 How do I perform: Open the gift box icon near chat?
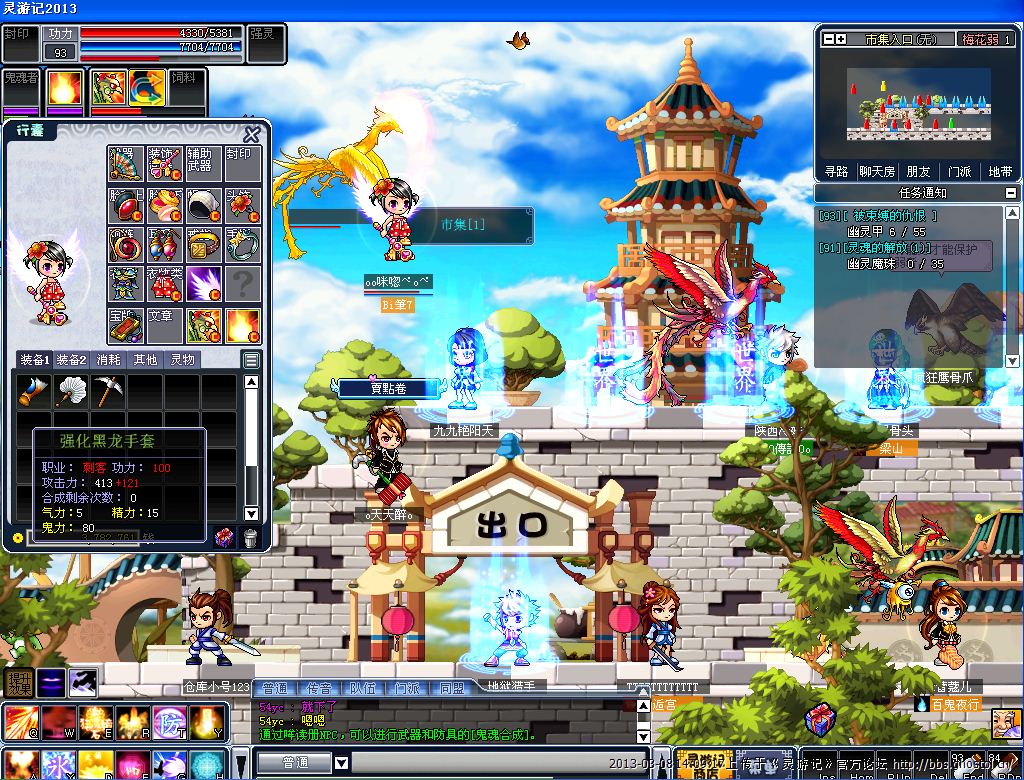click(x=818, y=718)
